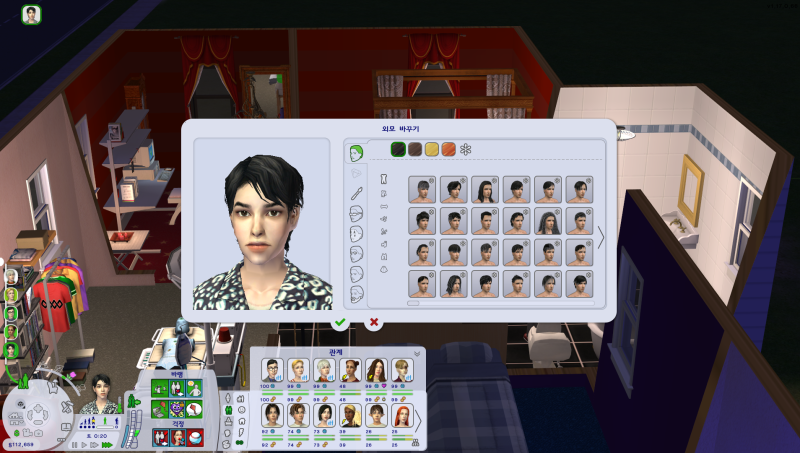This screenshot has height=453, width=800.
Task: Select the black hair color swatch
Action: coord(399,149)
